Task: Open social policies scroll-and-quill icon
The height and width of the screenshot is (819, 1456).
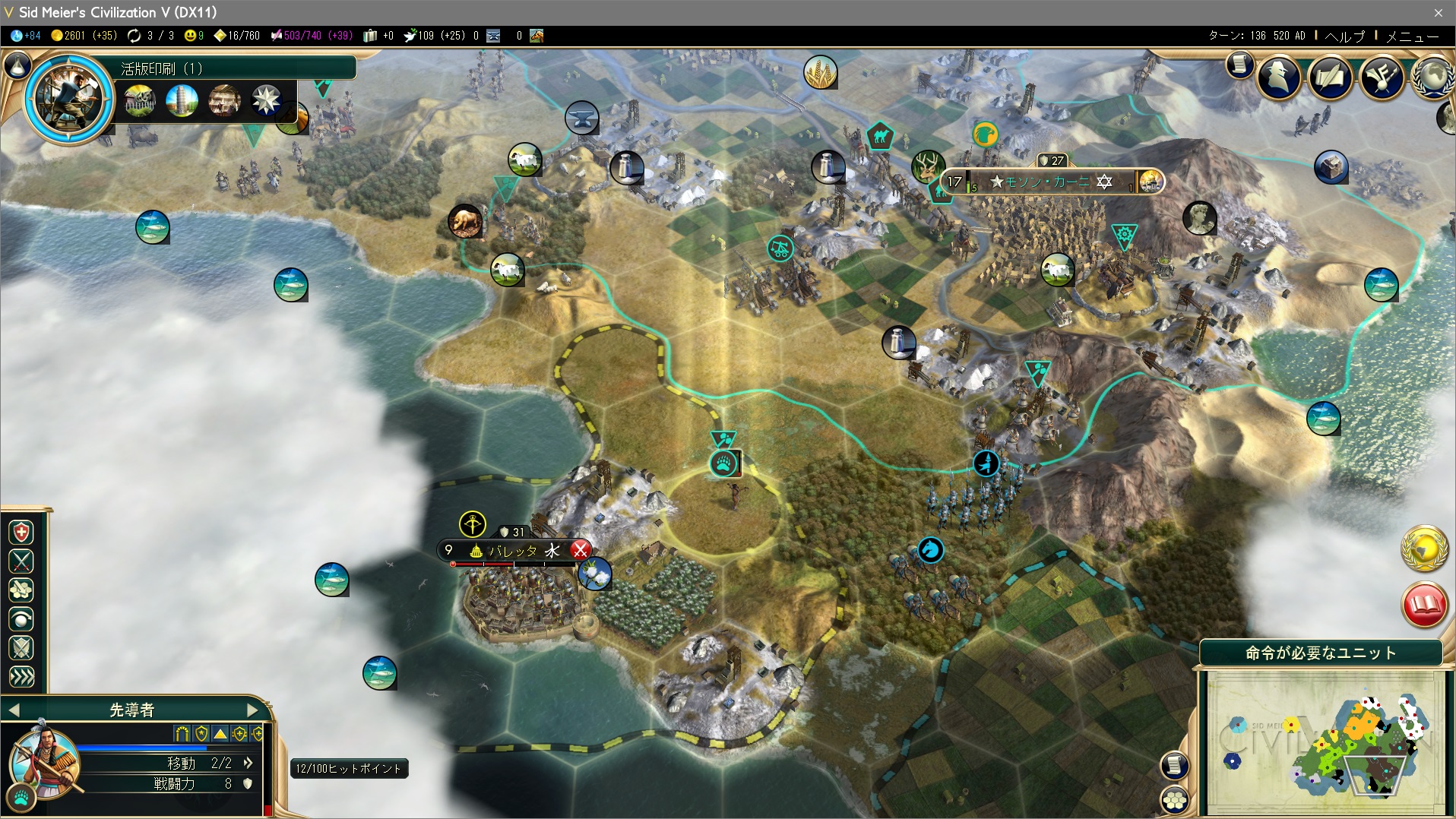Action: (1330, 77)
